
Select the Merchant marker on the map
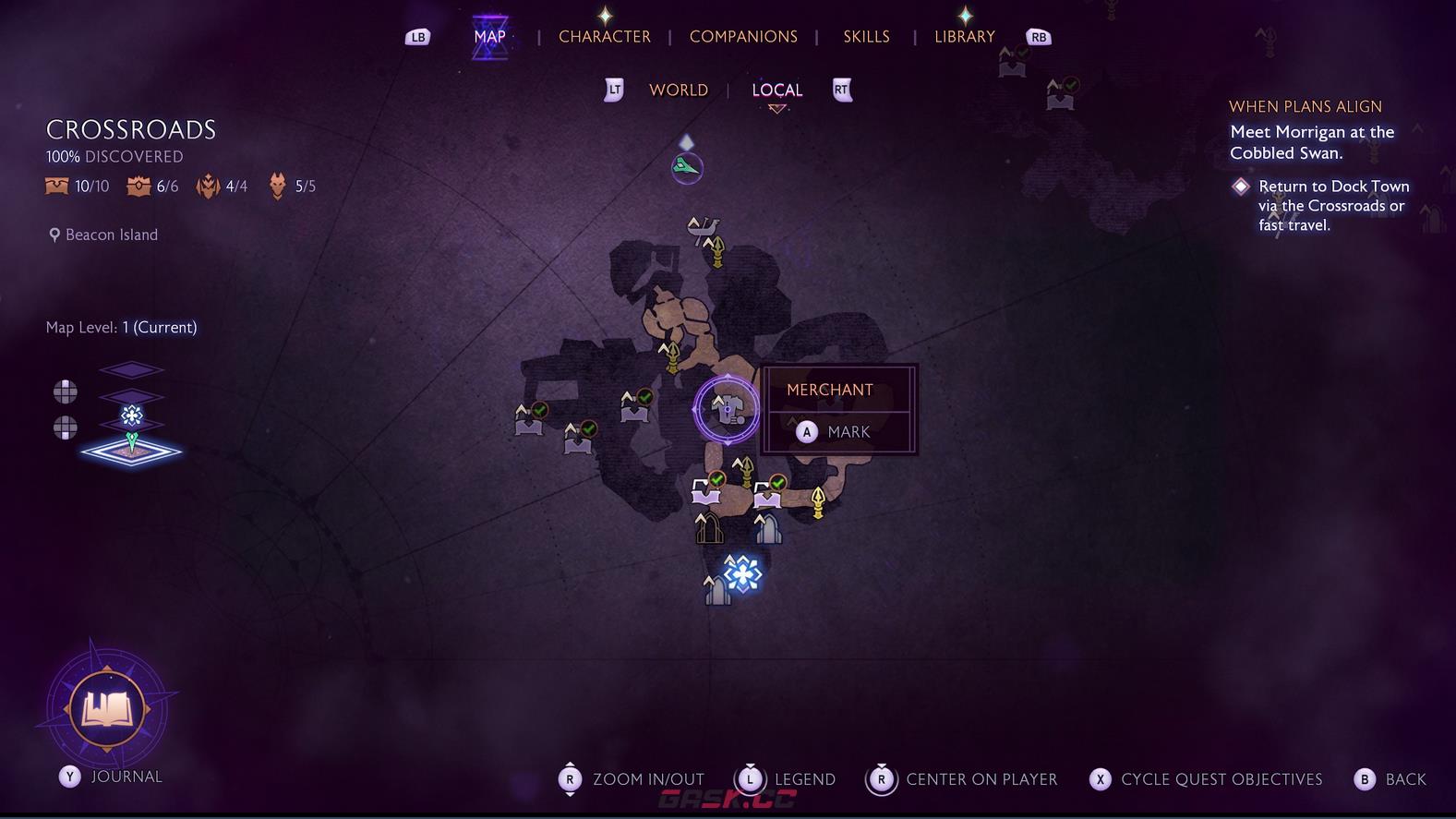[x=727, y=409]
